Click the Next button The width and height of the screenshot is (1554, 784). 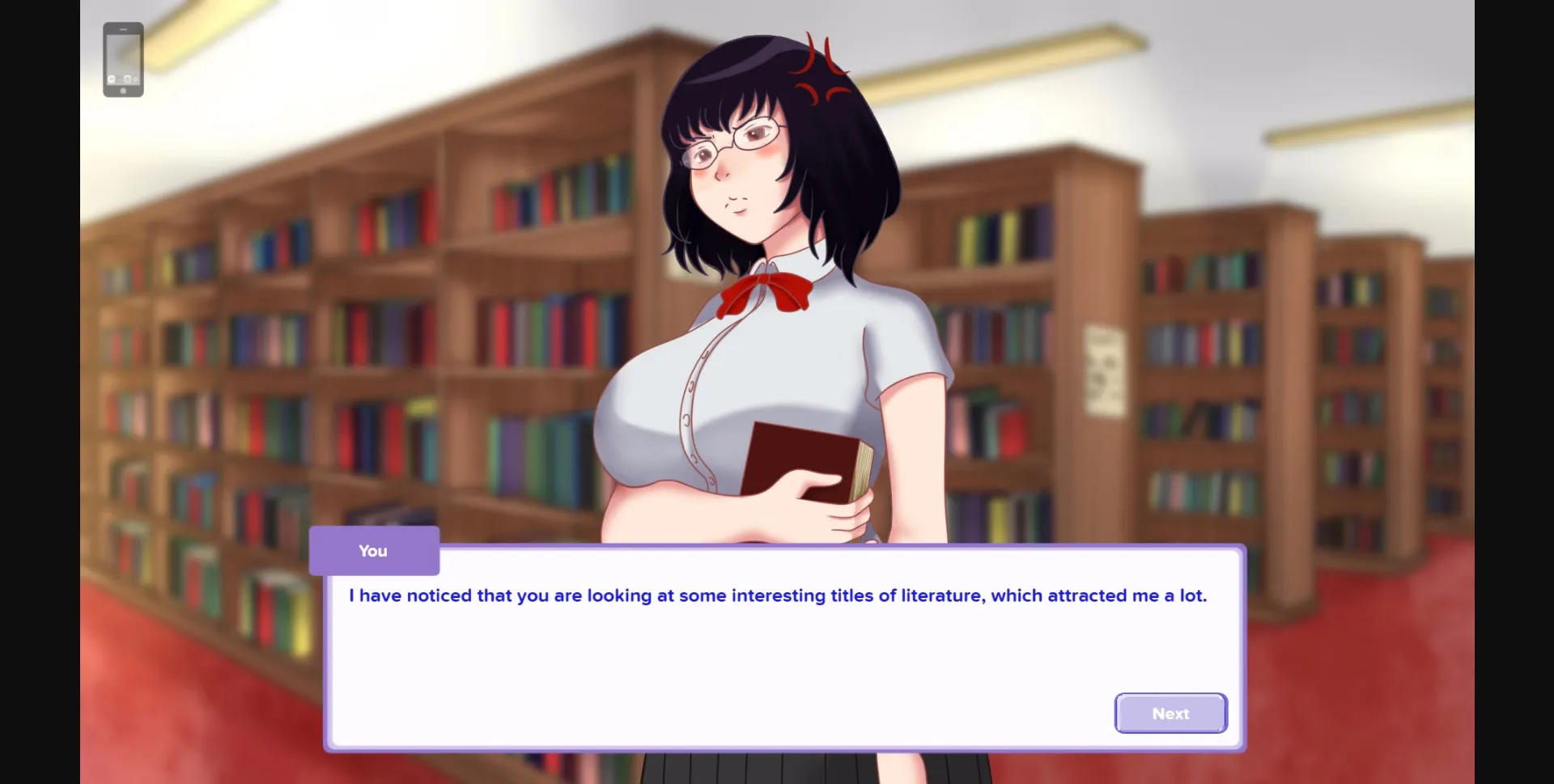[x=1170, y=713]
